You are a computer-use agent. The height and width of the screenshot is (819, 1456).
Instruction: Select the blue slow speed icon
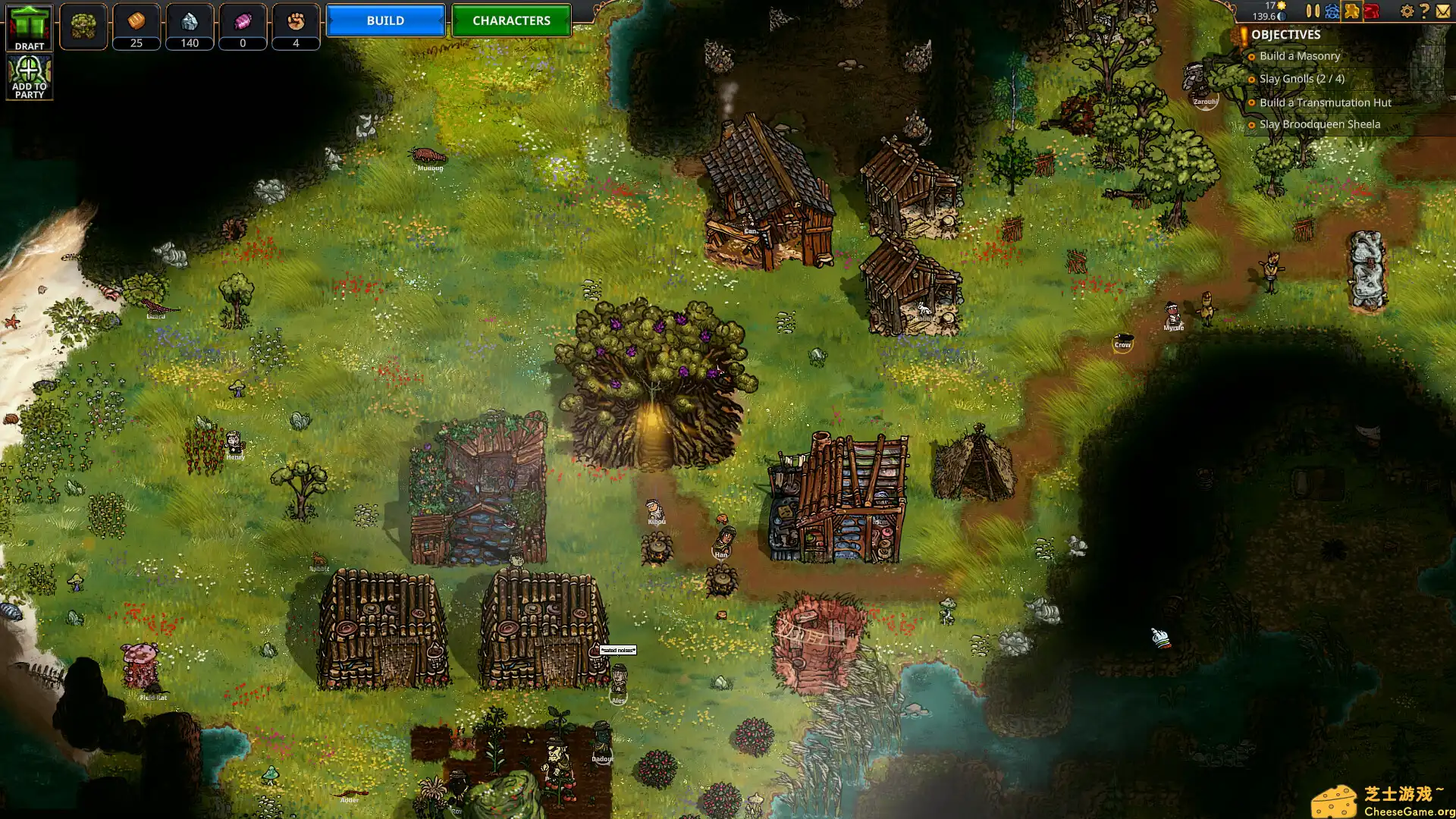coord(1332,11)
